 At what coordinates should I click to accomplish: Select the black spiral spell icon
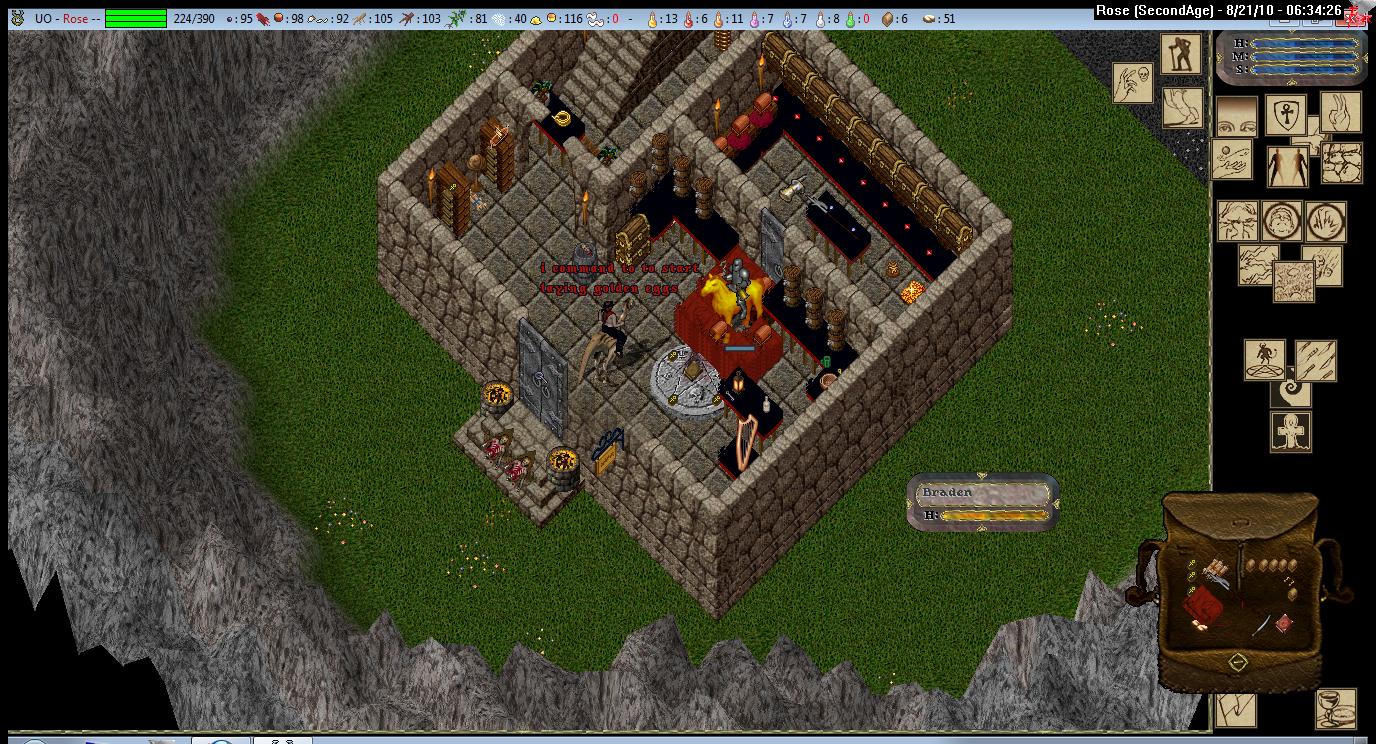click(1290, 391)
